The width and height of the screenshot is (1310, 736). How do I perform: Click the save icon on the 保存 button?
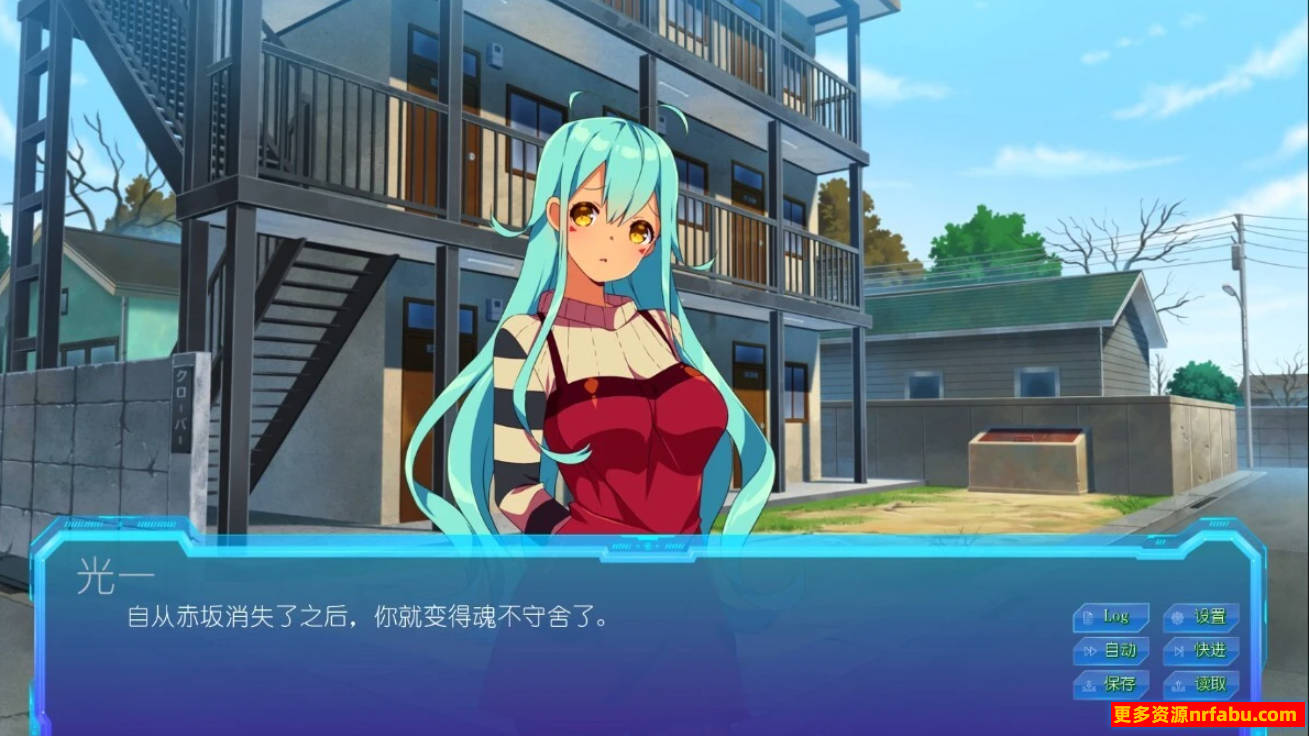pos(1089,684)
